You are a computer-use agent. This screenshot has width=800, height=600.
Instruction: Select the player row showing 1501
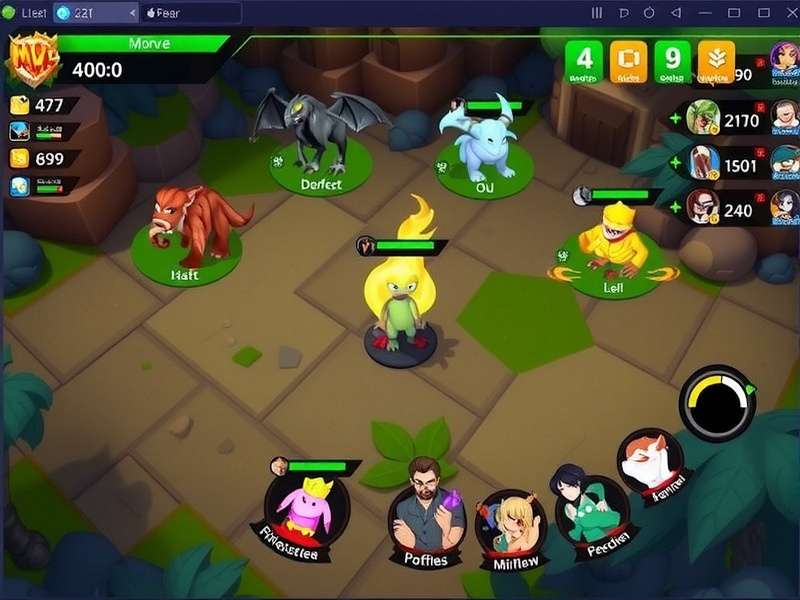(x=730, y=163)
